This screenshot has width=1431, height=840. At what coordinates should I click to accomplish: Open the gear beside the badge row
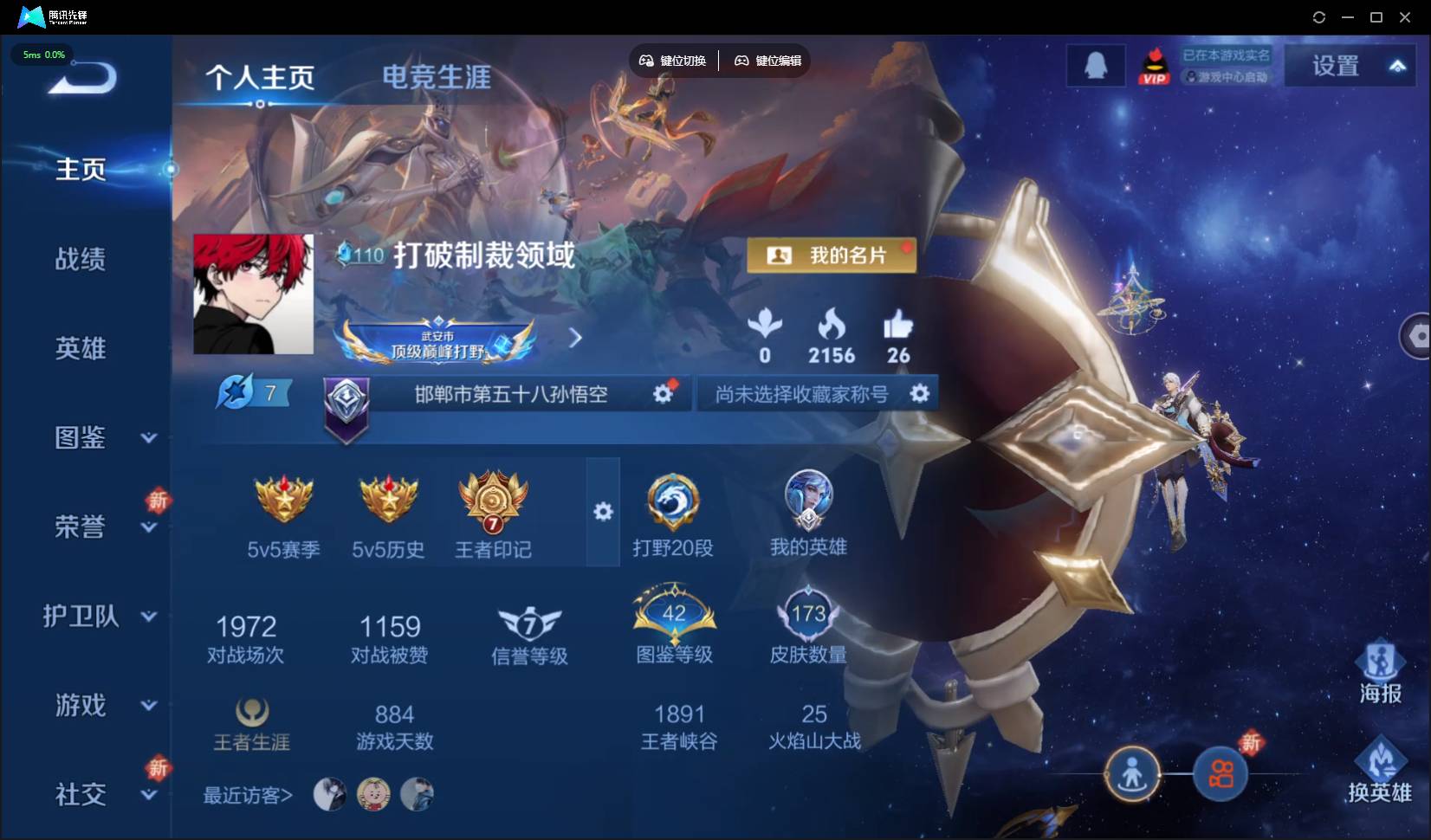(x=604, y=512)
